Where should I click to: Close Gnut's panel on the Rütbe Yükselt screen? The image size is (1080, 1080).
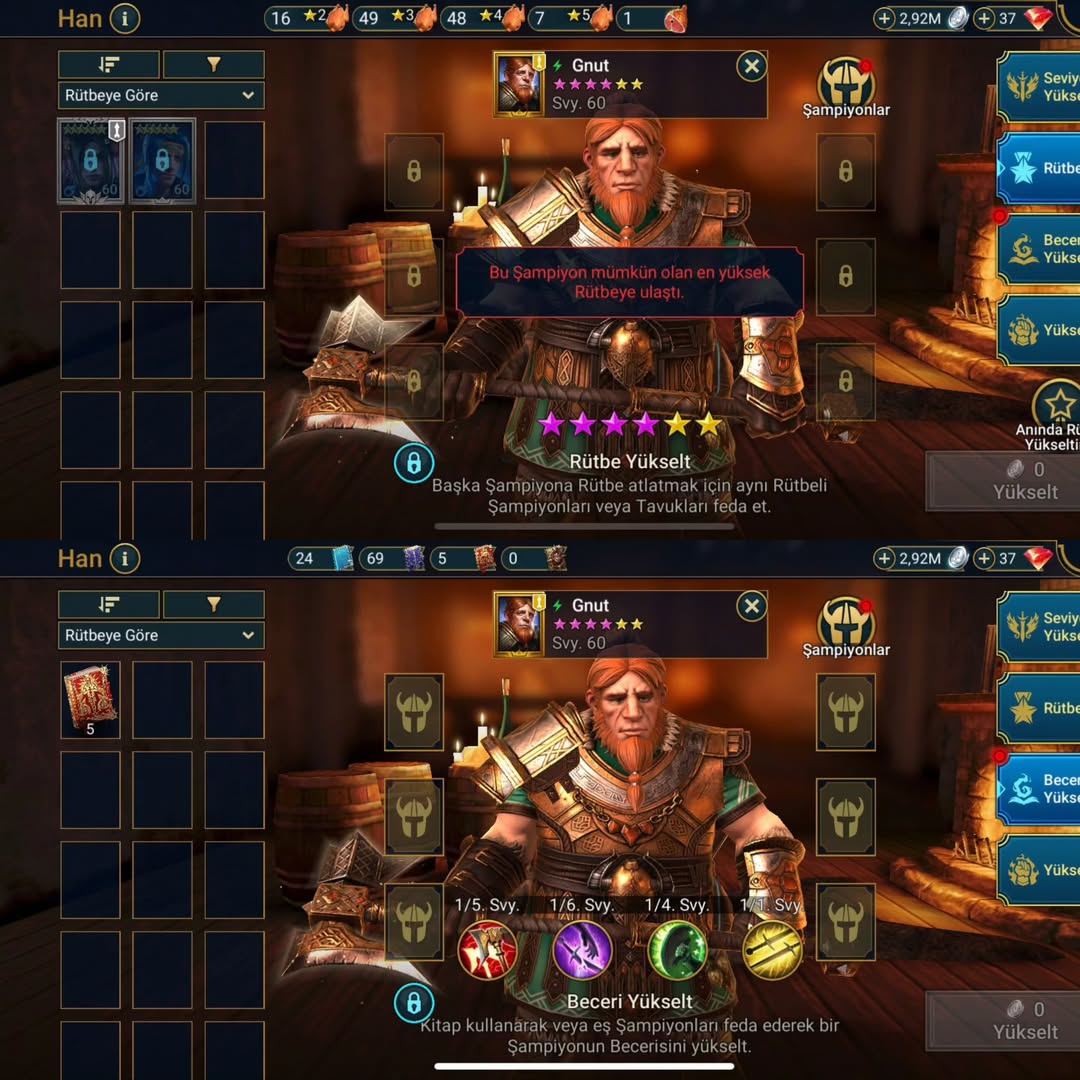pos(751,67)
